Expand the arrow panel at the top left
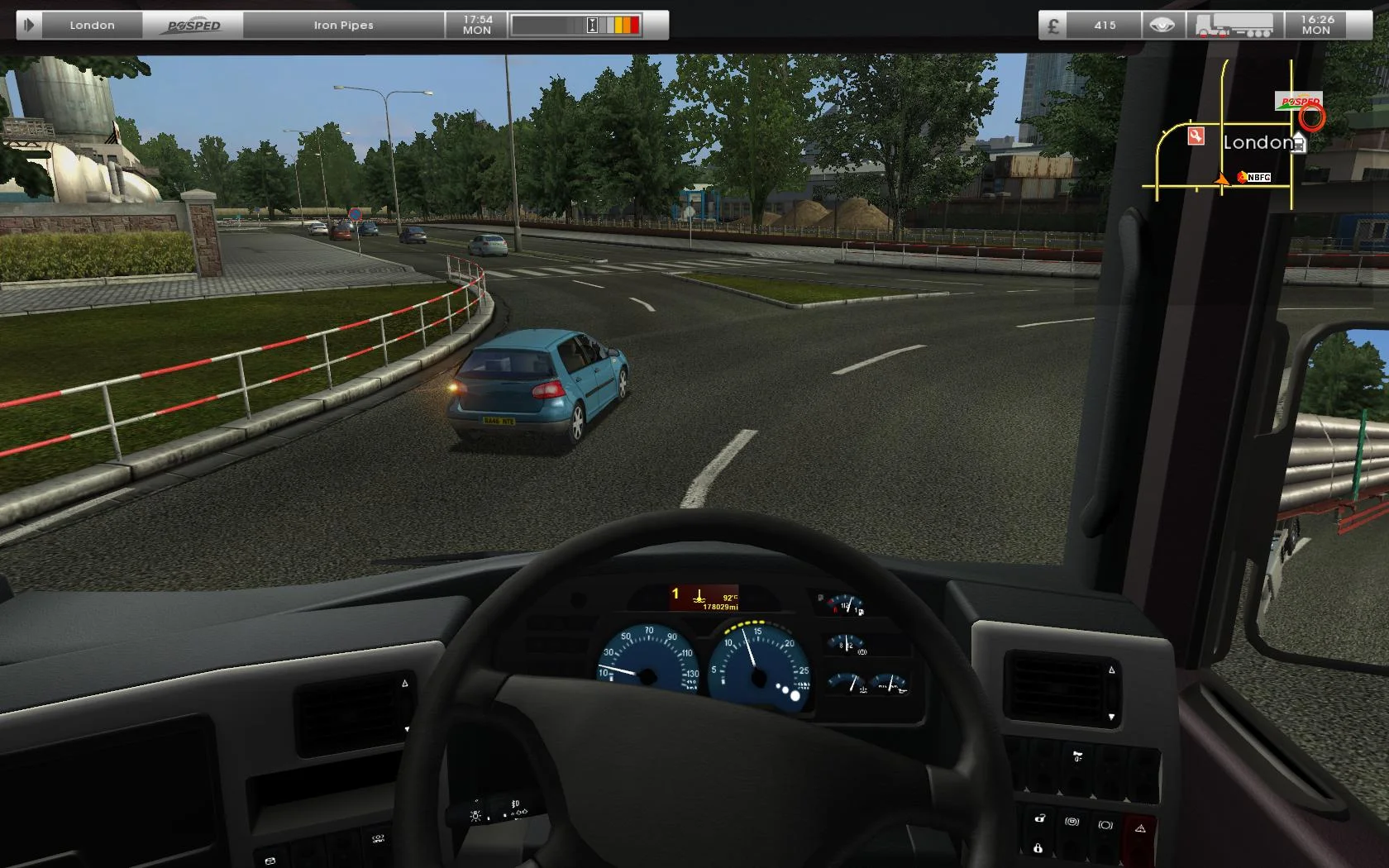The width and height of the screenshot is (1389, 868). [27, 25]
